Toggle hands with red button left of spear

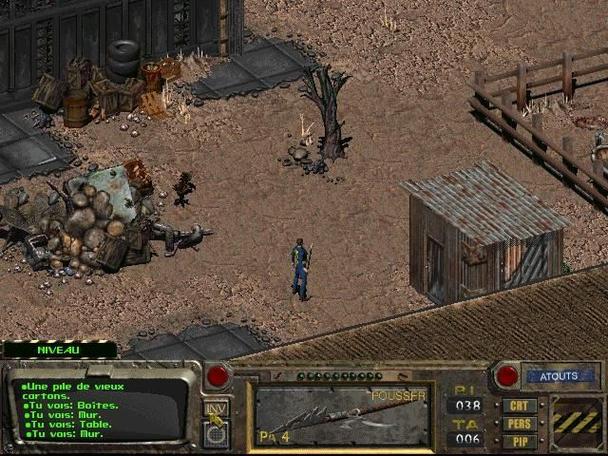point(218,377)
